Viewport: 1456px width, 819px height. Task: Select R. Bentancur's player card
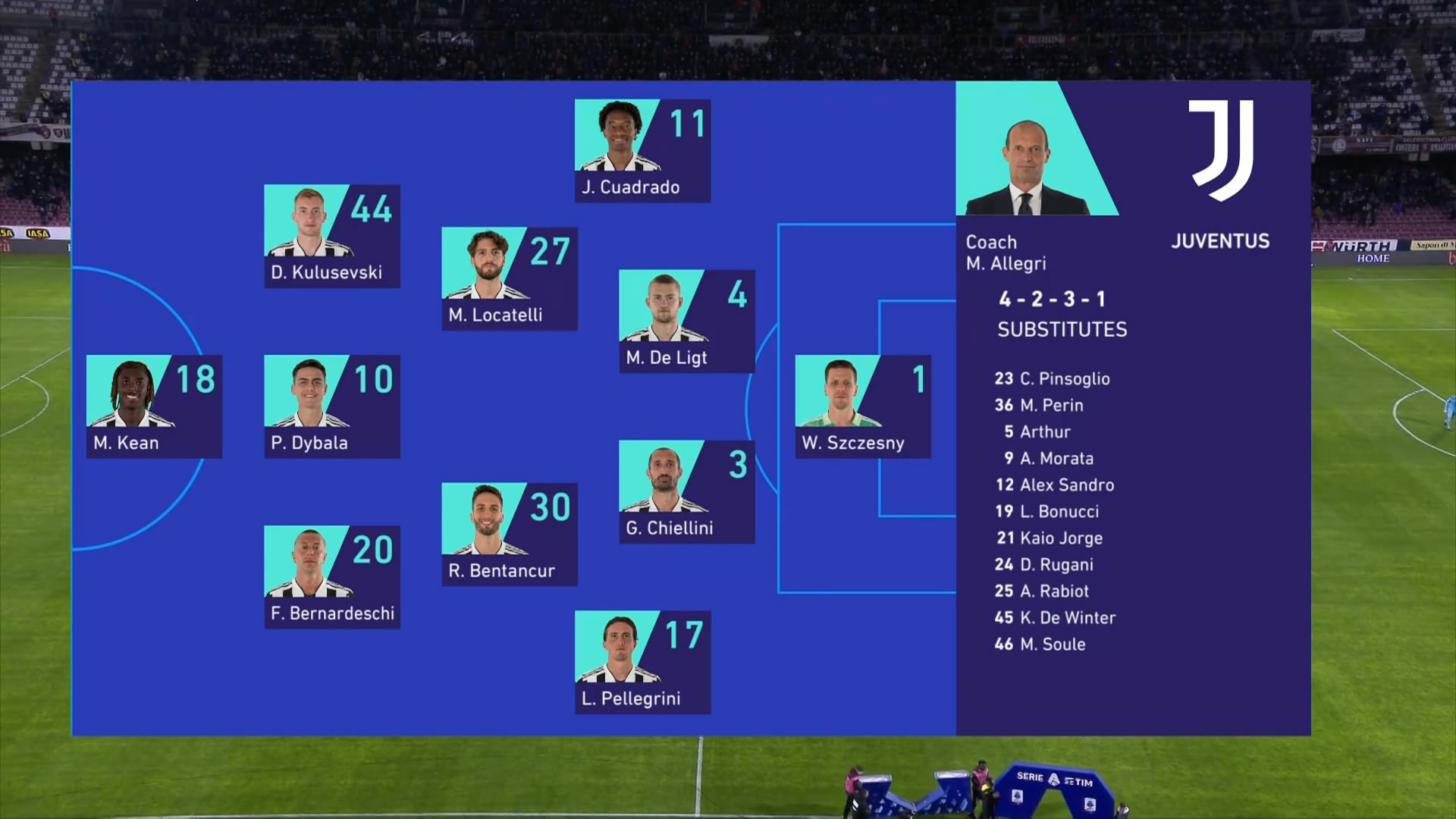[509, 534]
